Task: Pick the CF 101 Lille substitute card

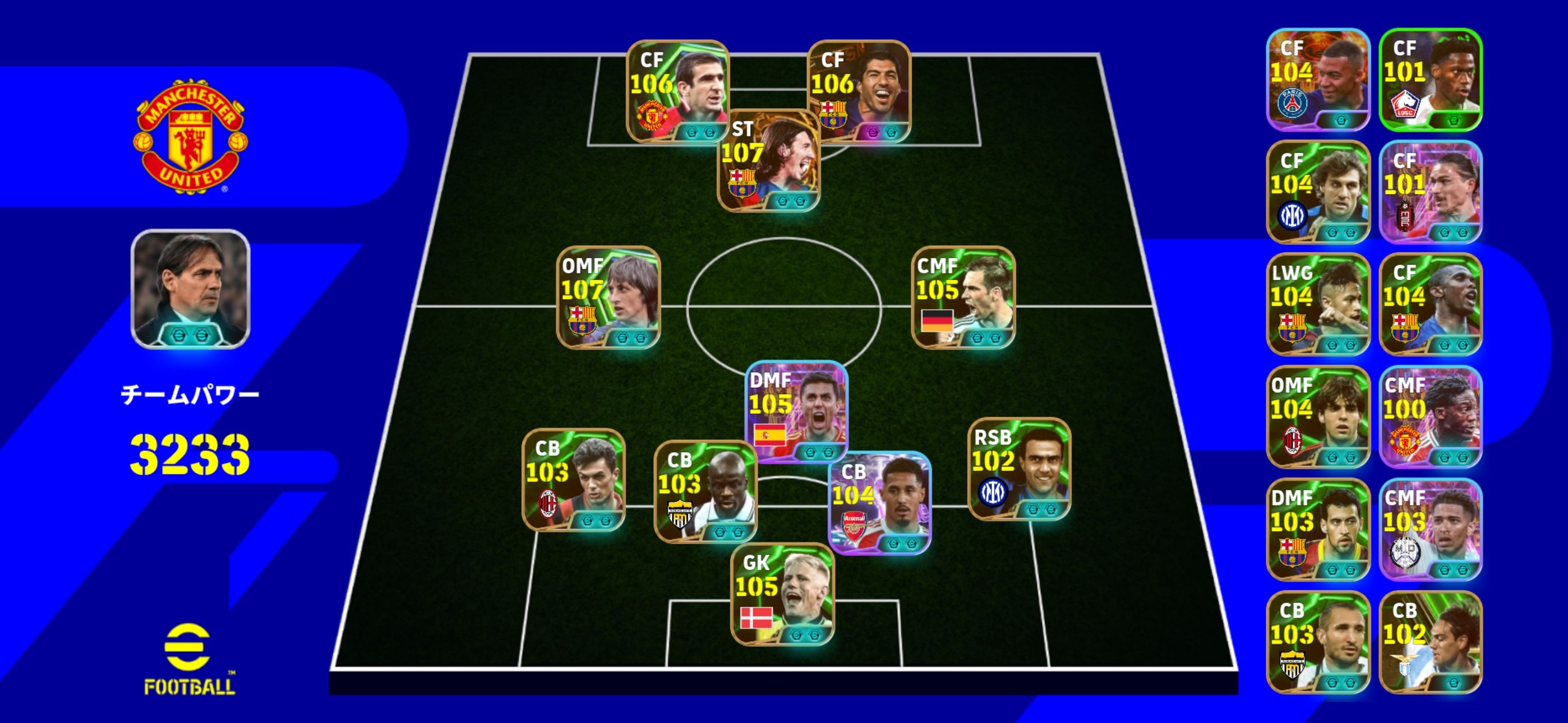Action: (1430, 80)
